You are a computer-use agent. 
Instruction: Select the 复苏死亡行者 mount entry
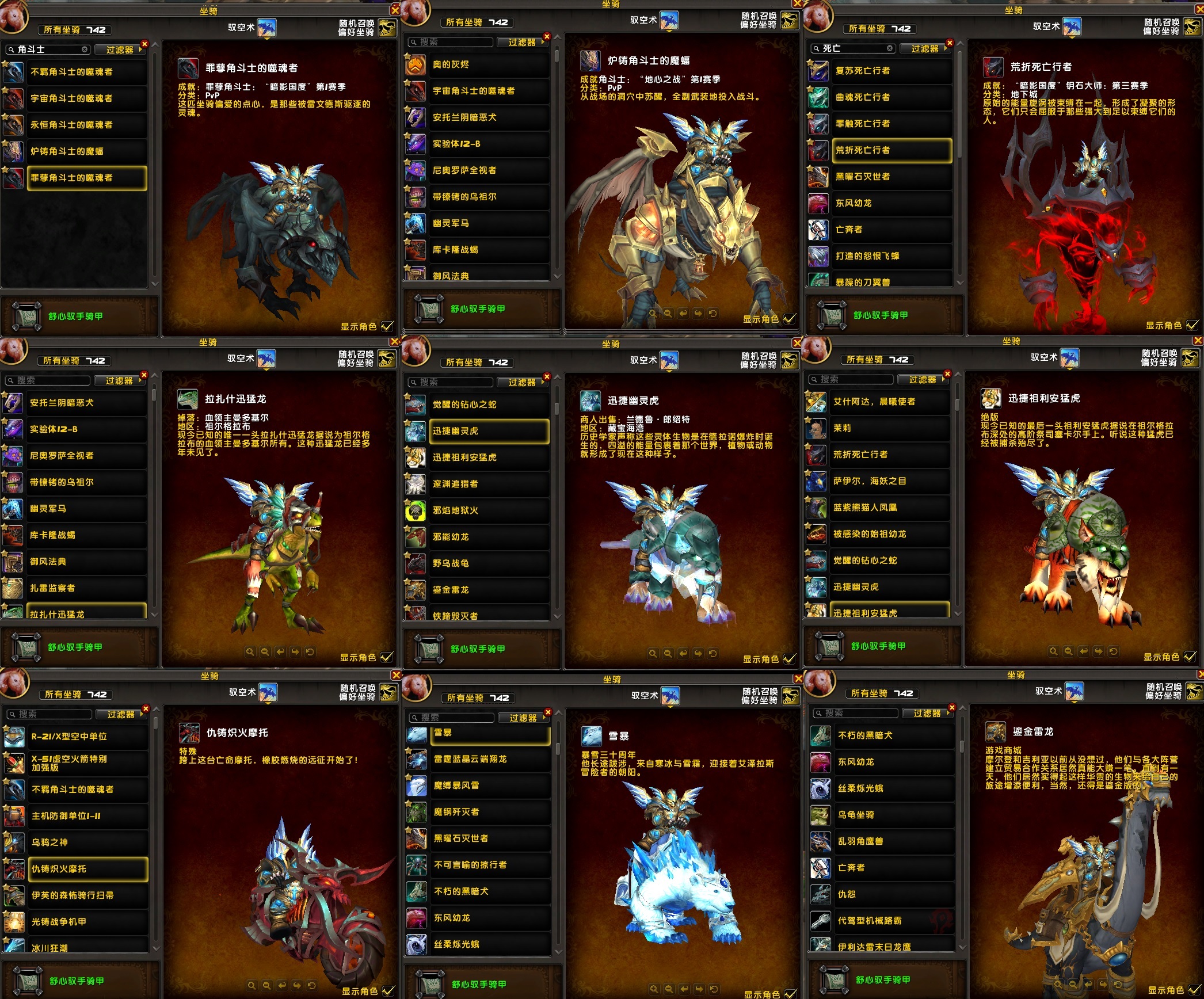[x=891, y=71]
